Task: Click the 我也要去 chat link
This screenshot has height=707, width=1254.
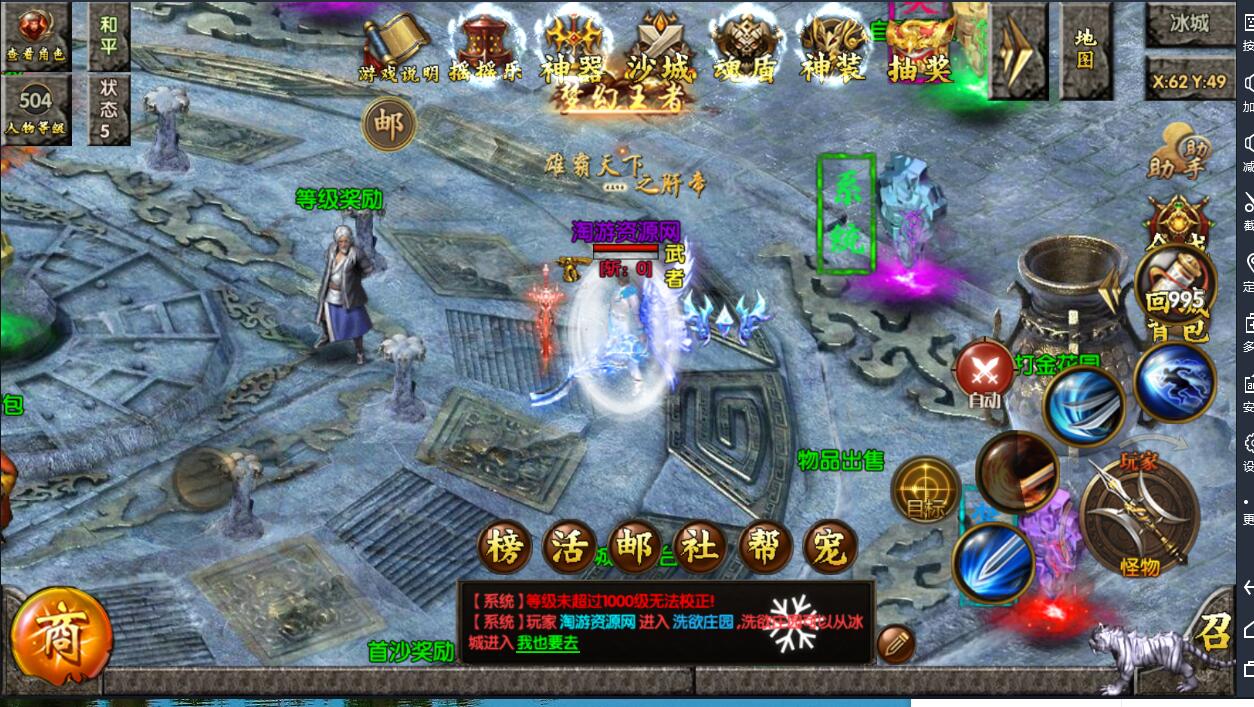Action: click(548, 644)
